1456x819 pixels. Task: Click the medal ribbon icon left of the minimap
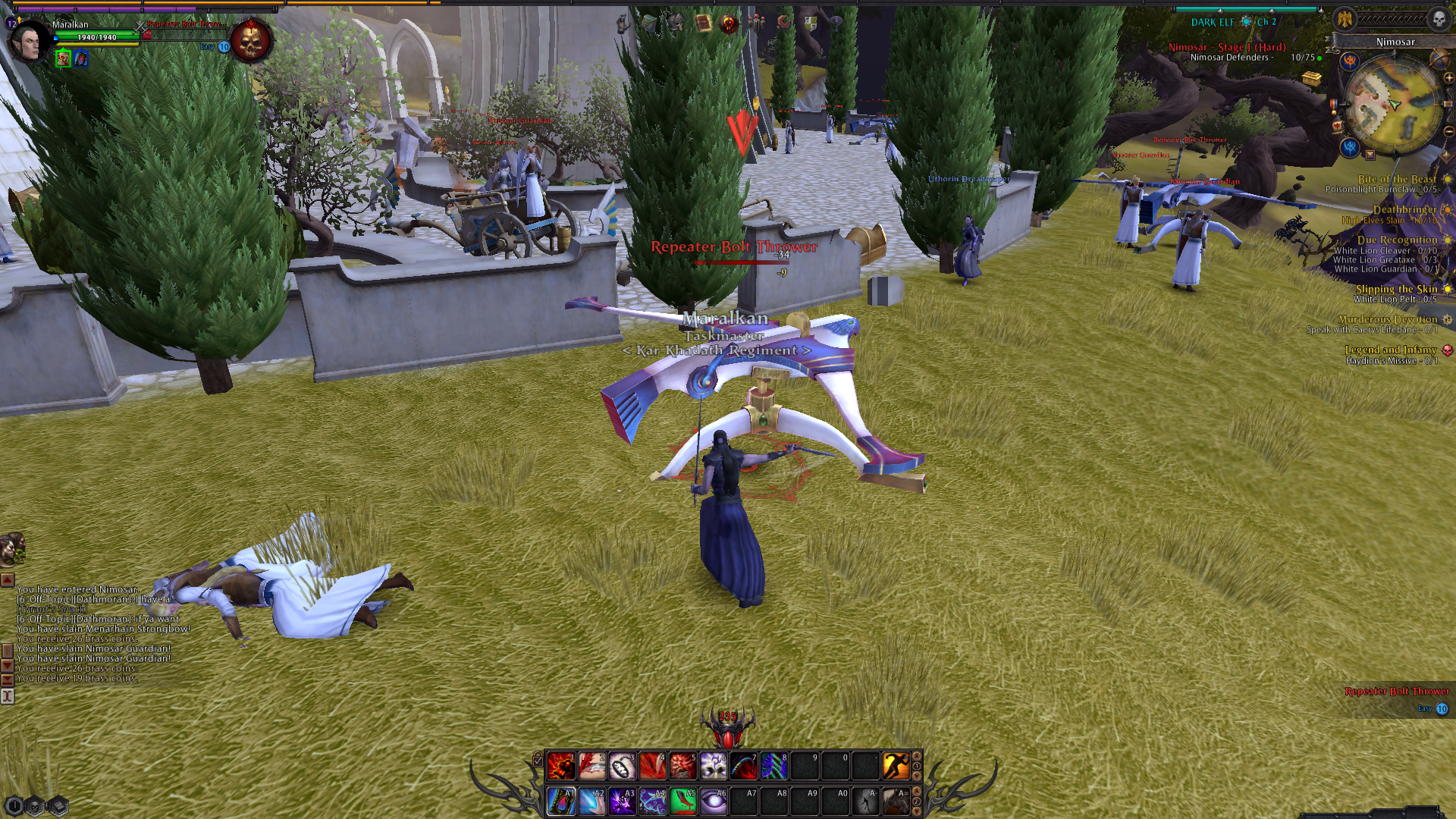[x=1333, y=105]
